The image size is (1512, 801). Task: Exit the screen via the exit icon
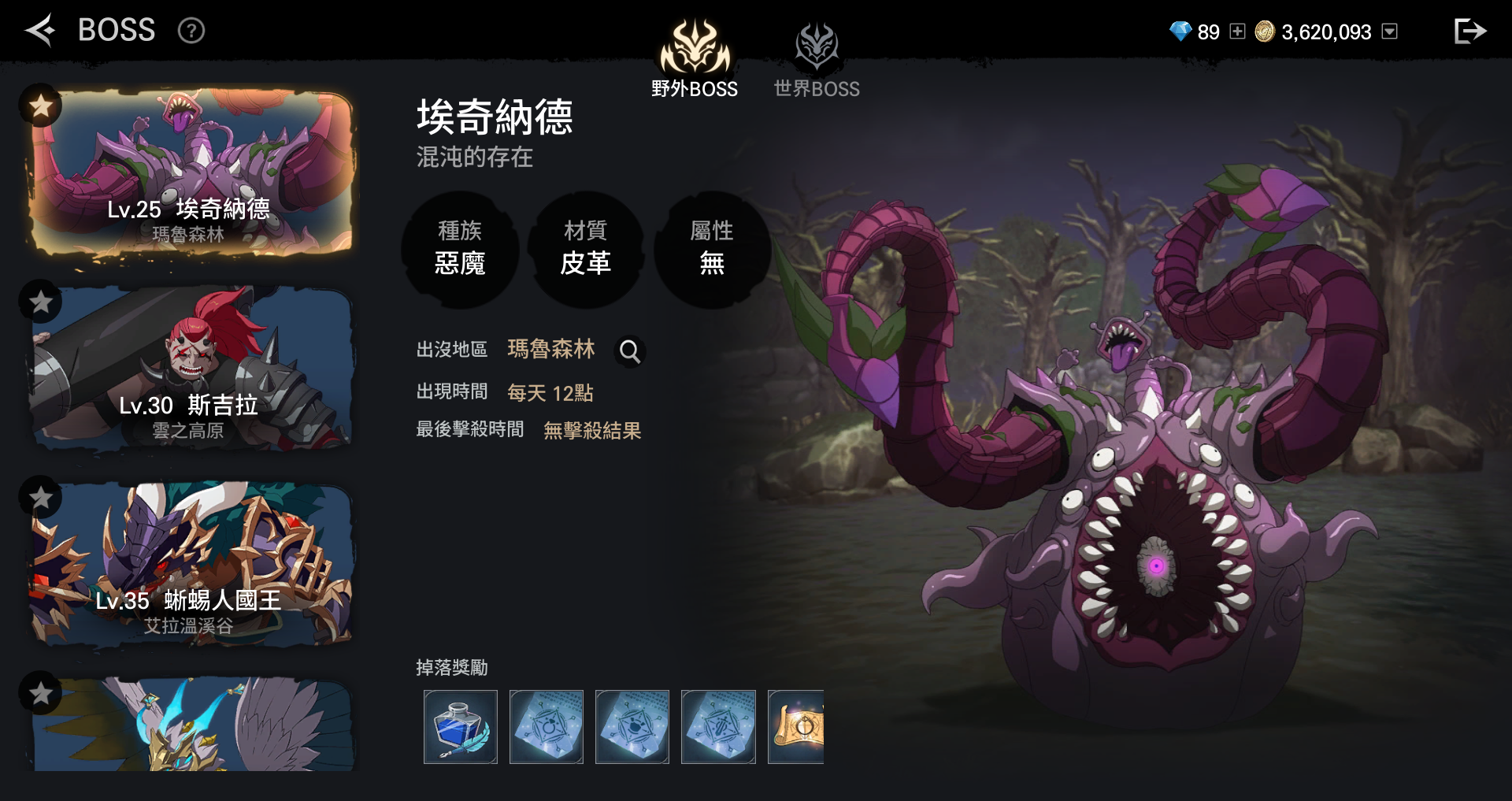(1469, 32)
